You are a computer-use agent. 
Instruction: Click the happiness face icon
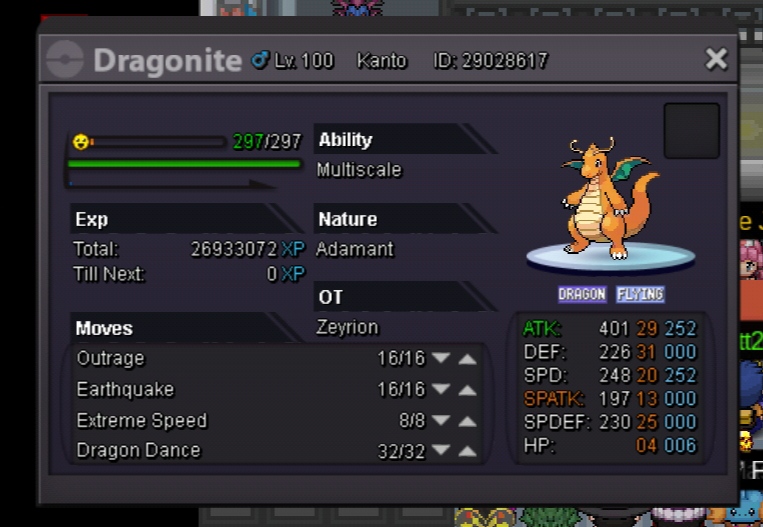tap(81, 142)
